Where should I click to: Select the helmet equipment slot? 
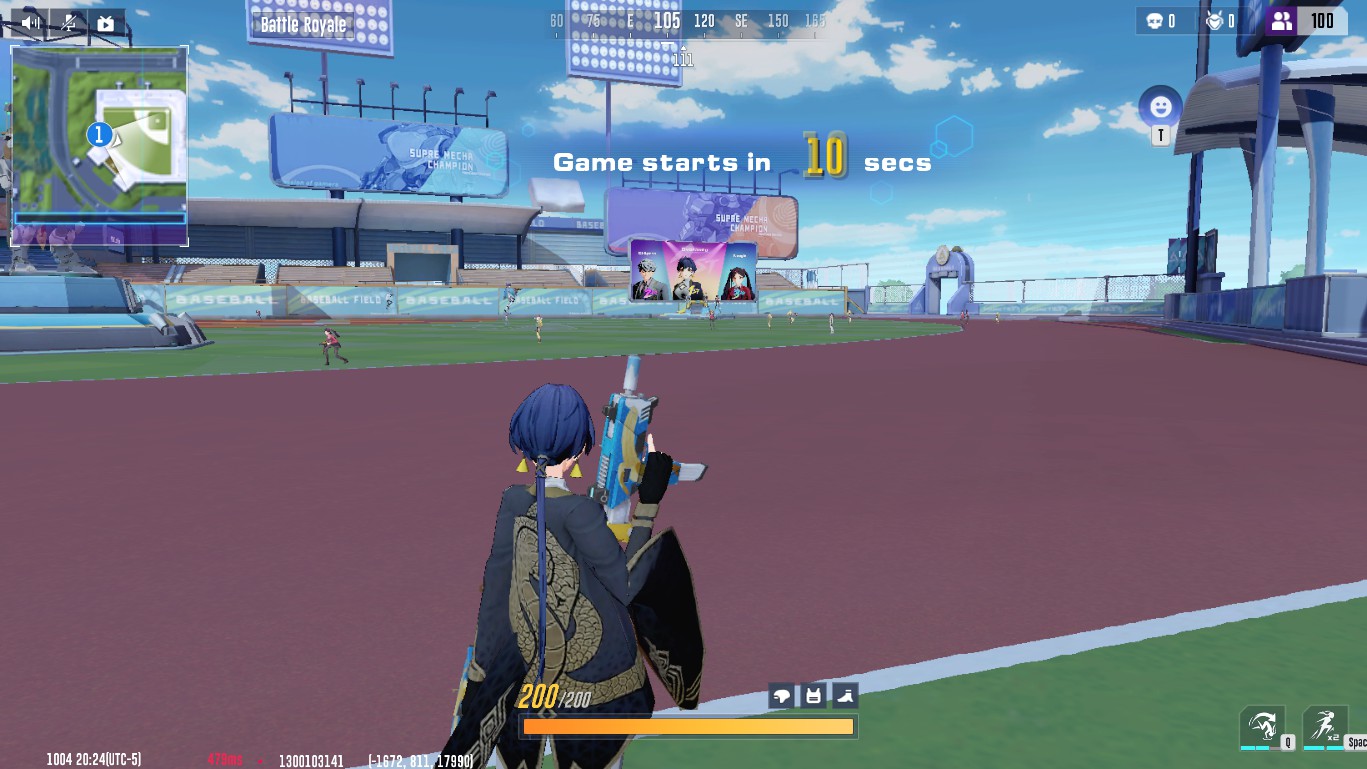pyautogui.click(x=782, y=696)
